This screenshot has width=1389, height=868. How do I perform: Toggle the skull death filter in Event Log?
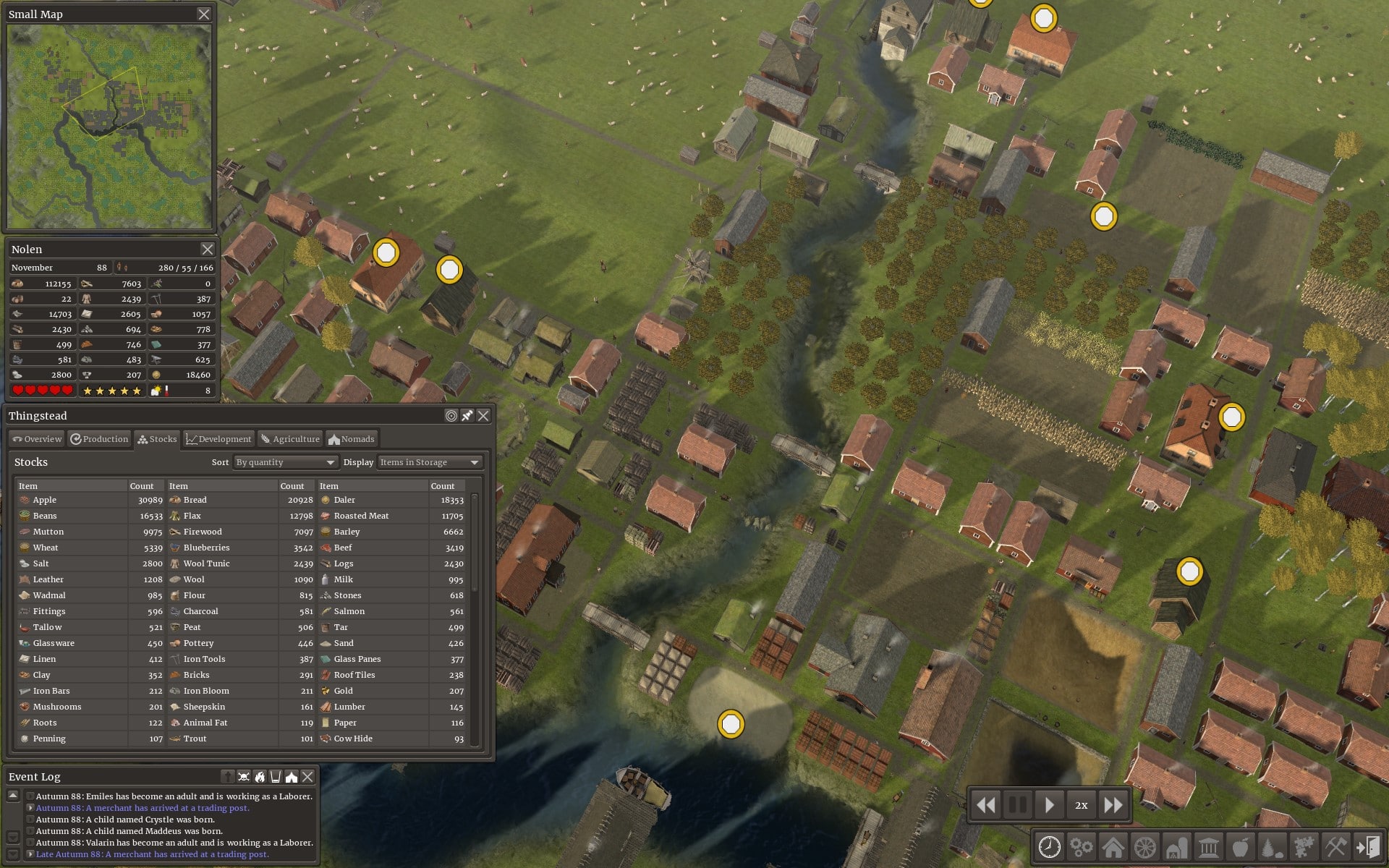tap(244, 777)
